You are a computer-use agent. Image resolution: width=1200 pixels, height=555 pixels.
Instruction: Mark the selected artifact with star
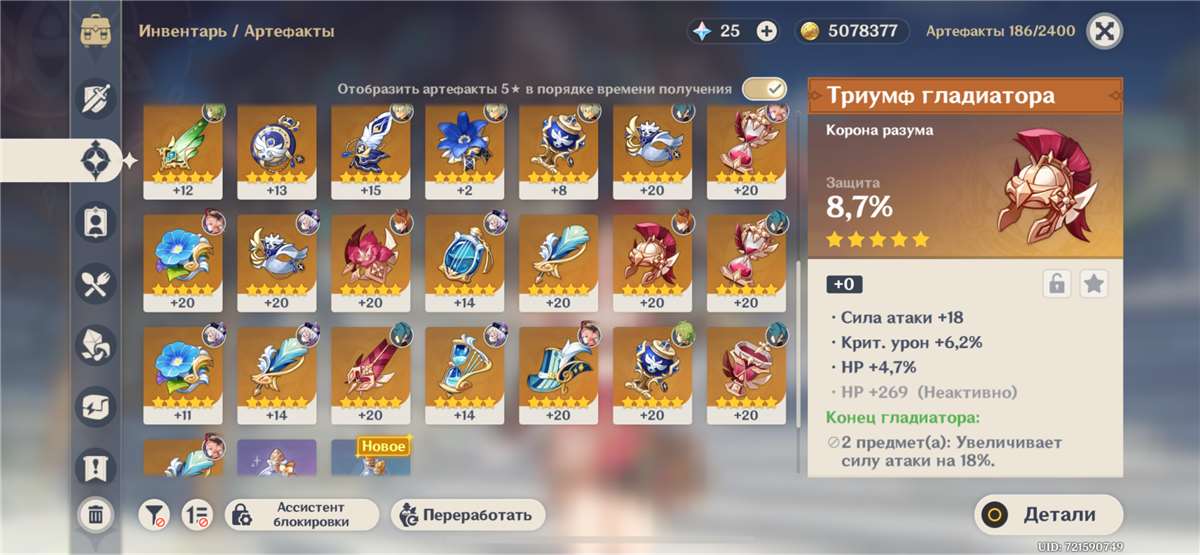pyautogui.click(x=1094, y=284)
